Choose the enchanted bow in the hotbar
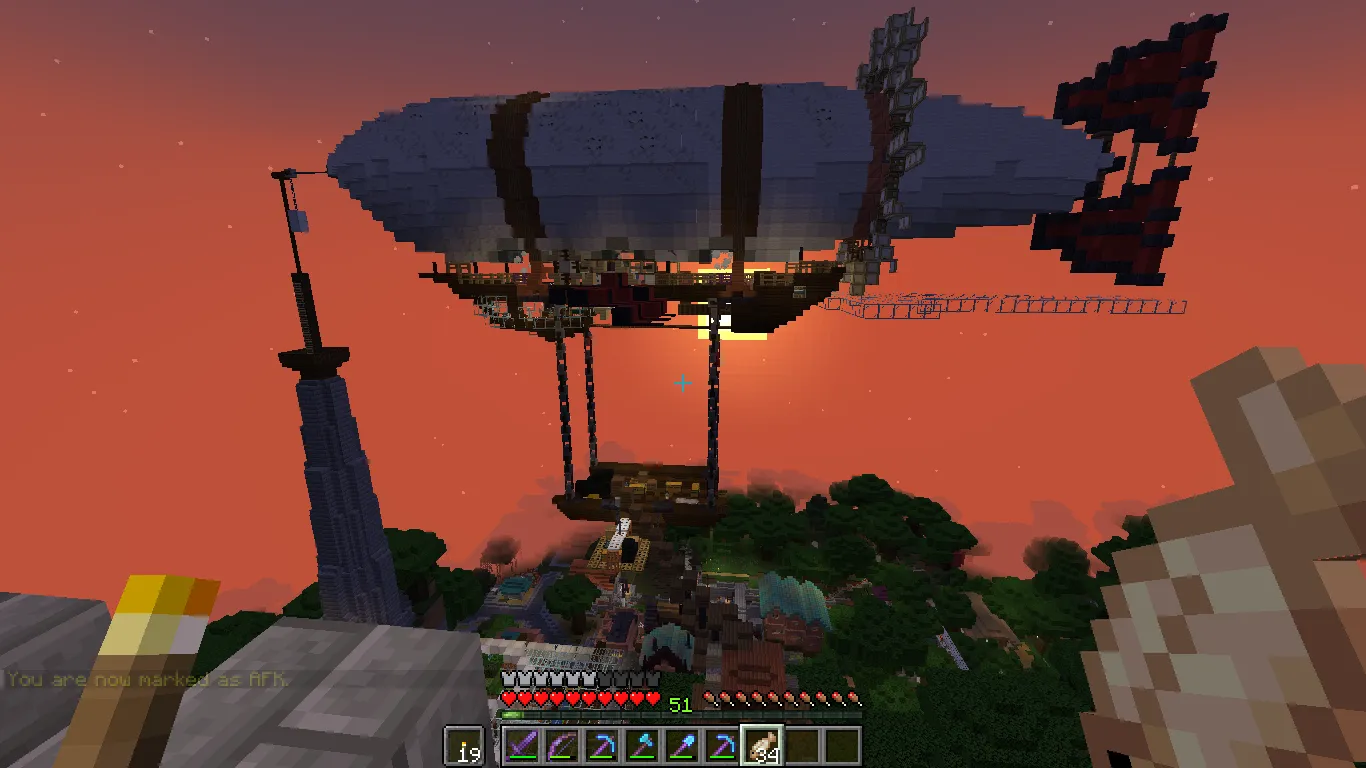1366x768 pixels. [x=560, y=746]
